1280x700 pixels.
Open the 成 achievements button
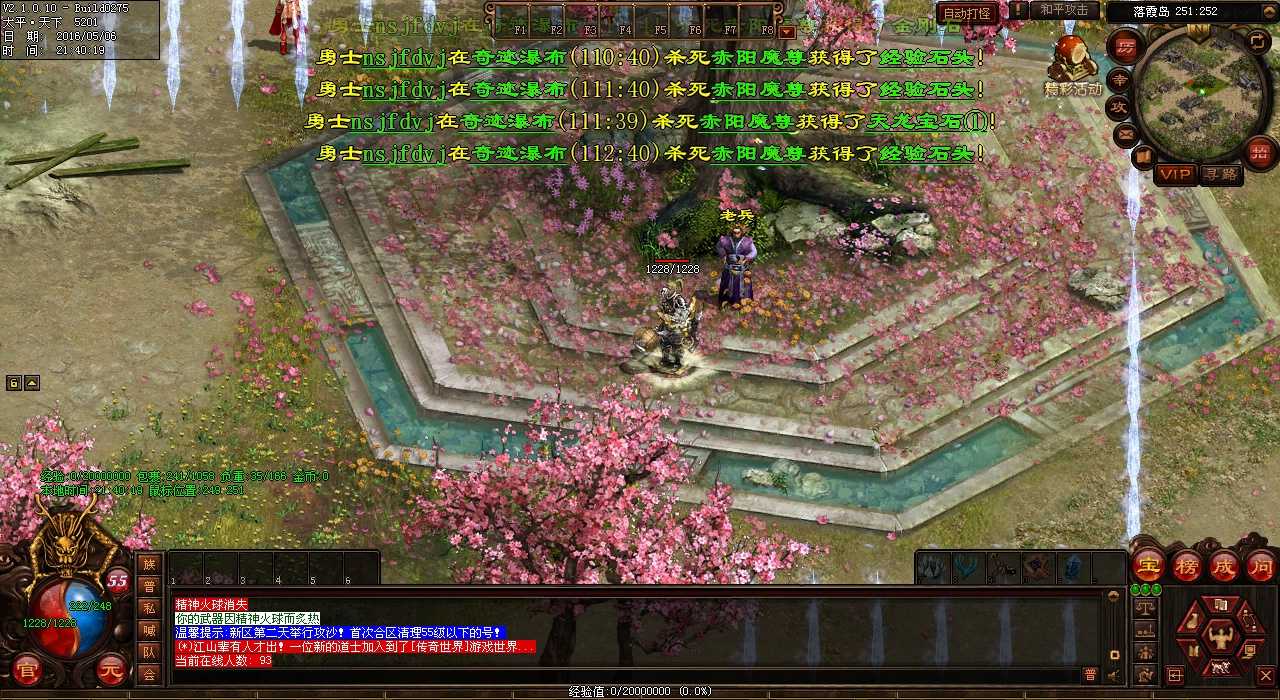pyautogui.click(x=1224, y=566)
